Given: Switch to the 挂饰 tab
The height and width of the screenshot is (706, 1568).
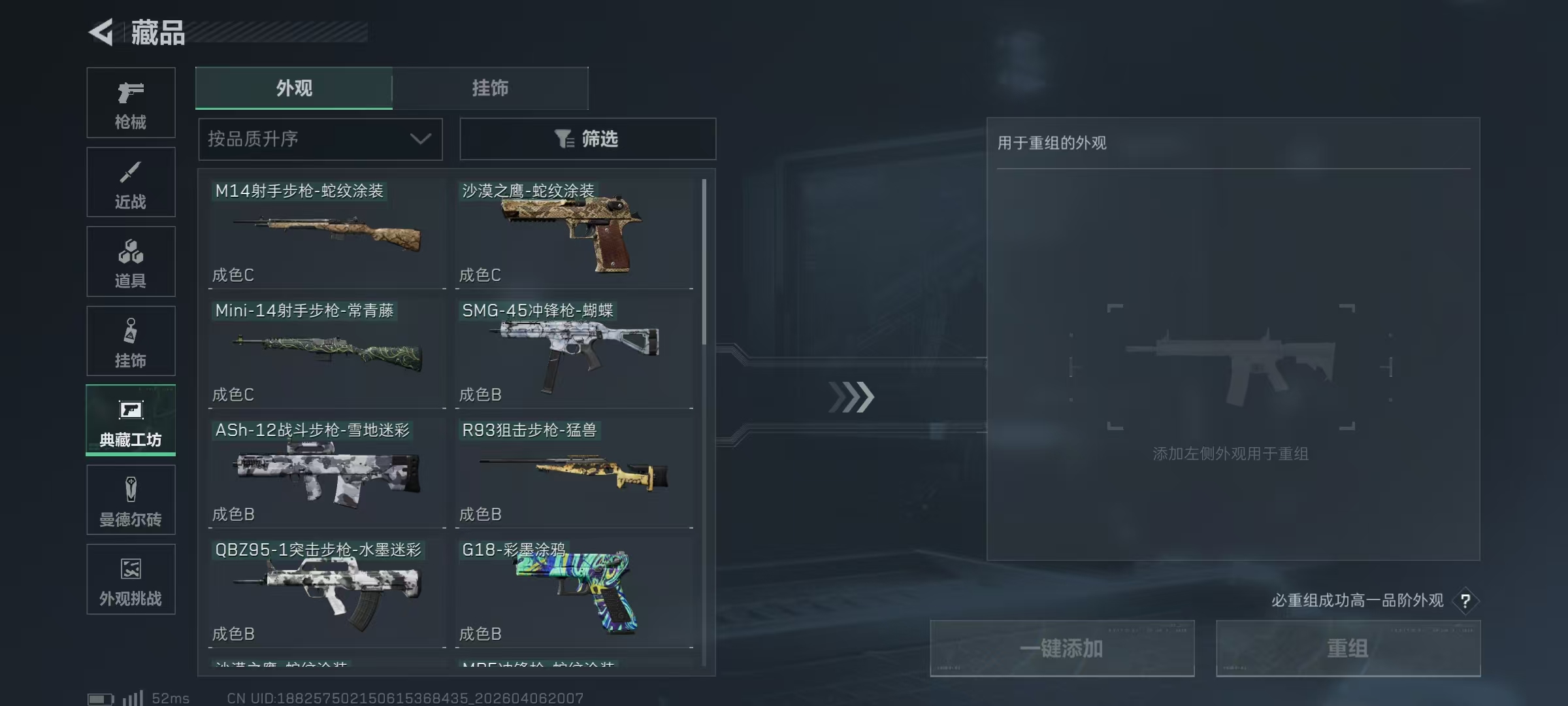Looking at the screenshot, I should coord(490,88).
